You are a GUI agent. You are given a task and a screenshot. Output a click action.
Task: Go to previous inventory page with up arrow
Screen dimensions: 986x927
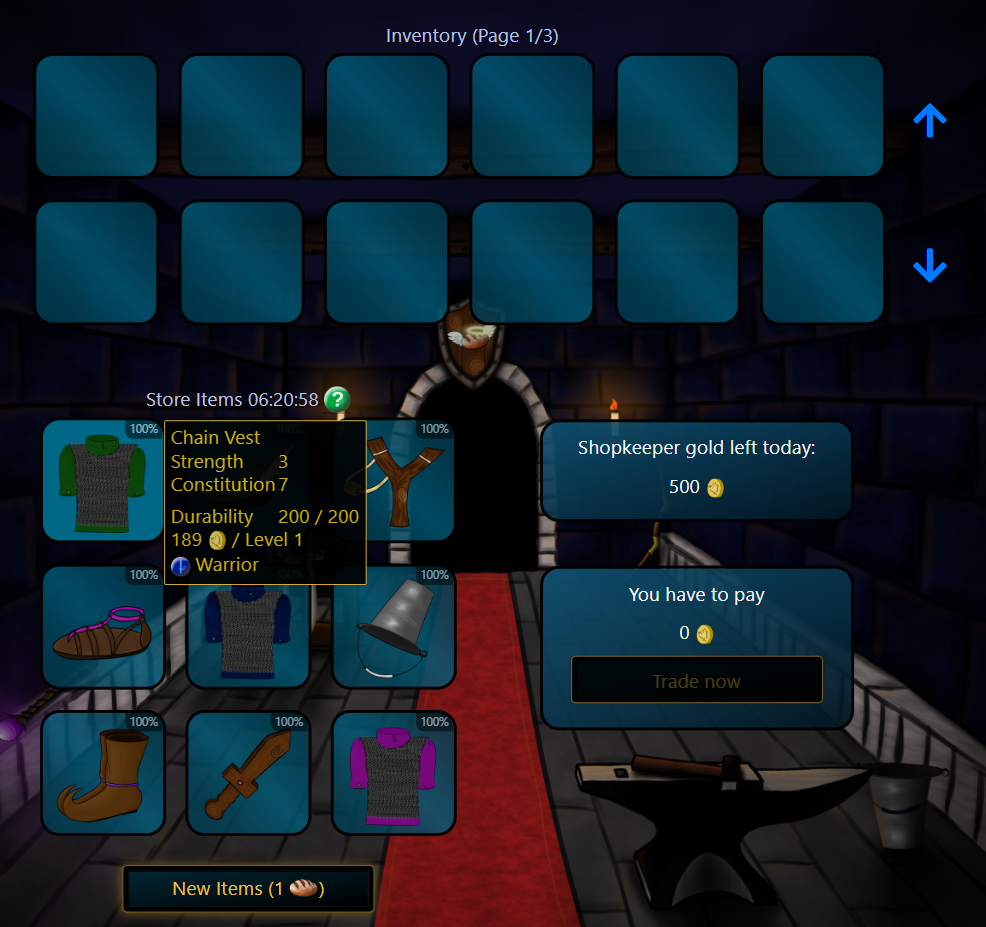click(929, 121)
